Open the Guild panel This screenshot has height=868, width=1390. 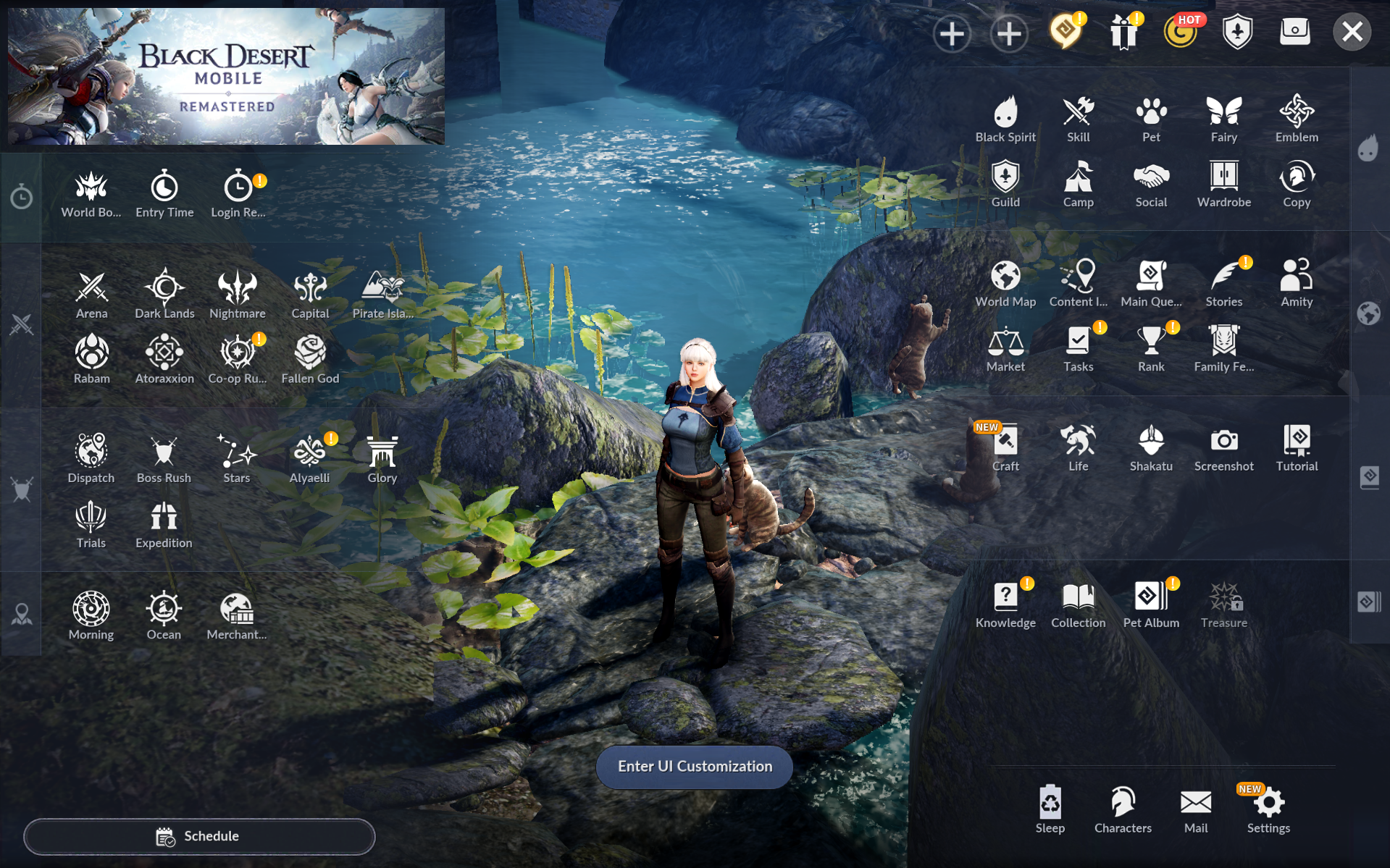point(1005,185)
